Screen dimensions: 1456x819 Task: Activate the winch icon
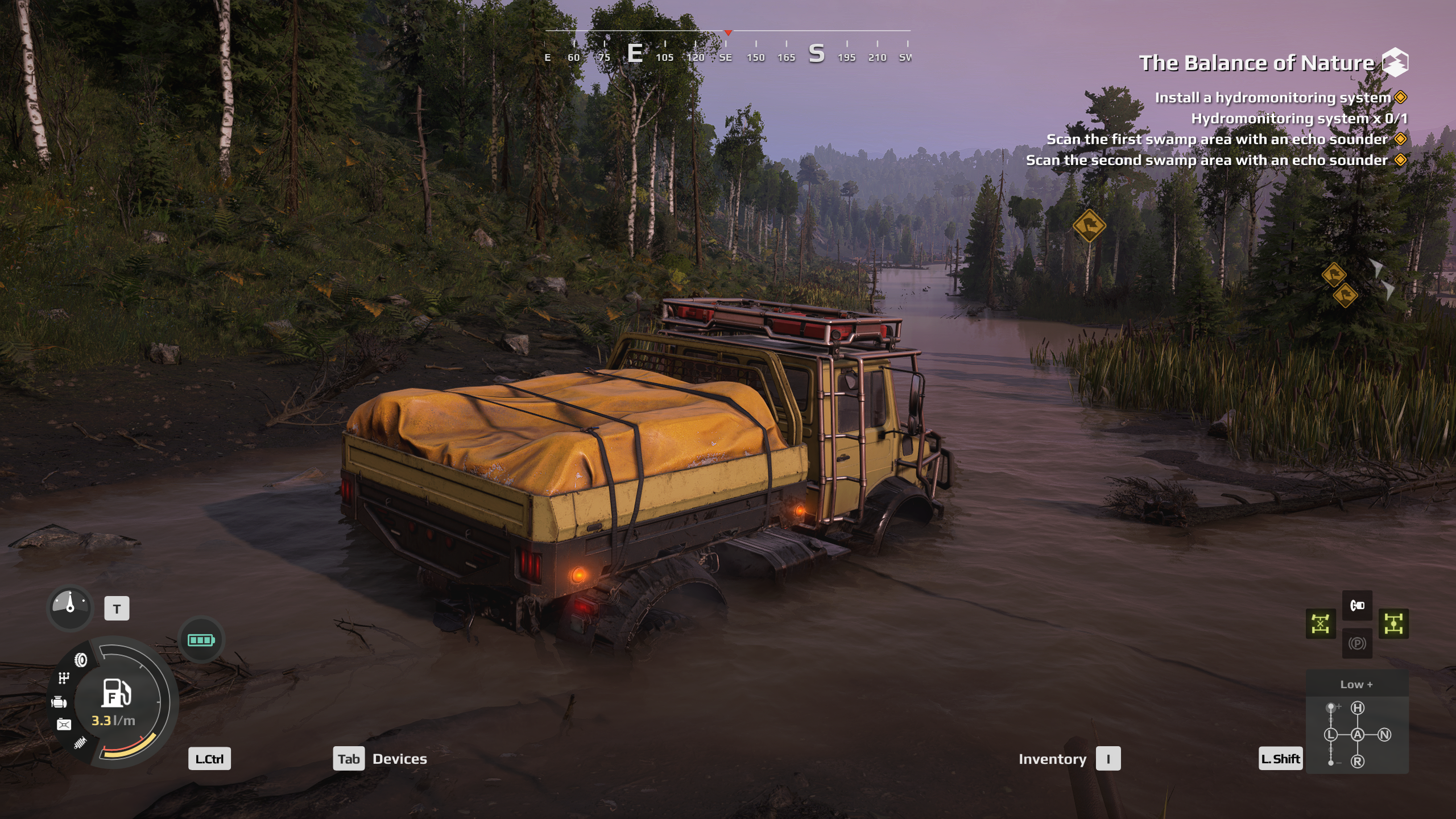point(1357,605)
